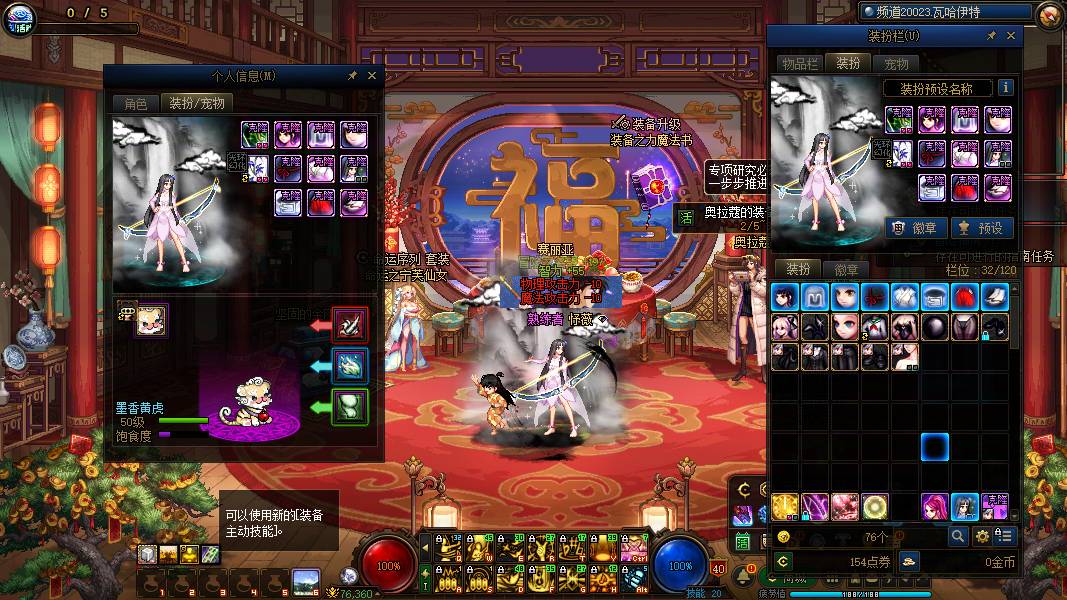Open the 装扮/宠物 tab
Image resolution: width=1067 pixels, height=600 pixels.
pyautogui.click(x=196, y=103)
